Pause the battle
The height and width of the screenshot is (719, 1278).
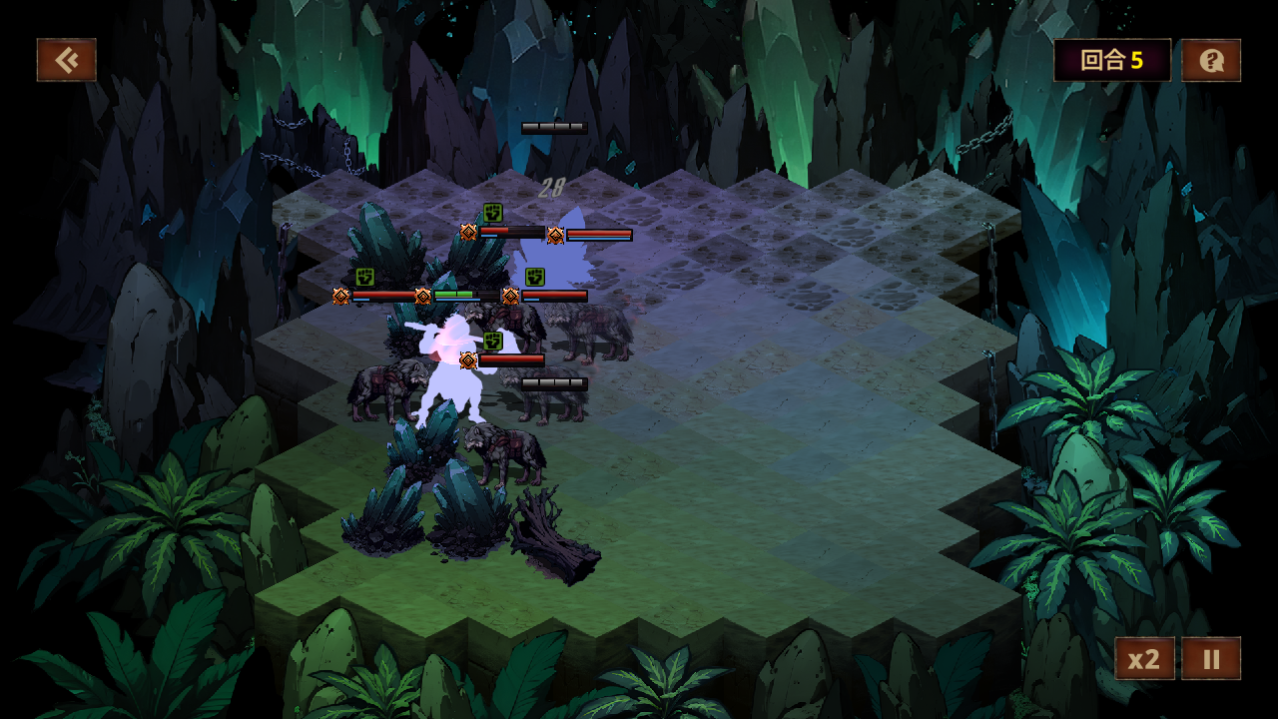pyautogui.click(x=1211, y=659)
